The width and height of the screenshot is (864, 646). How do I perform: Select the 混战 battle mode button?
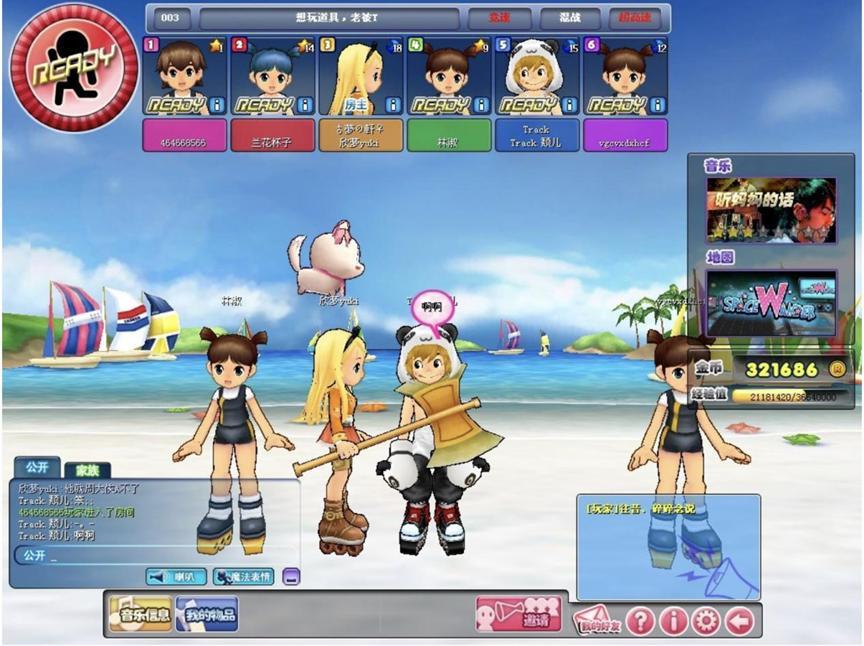point(571,19)
